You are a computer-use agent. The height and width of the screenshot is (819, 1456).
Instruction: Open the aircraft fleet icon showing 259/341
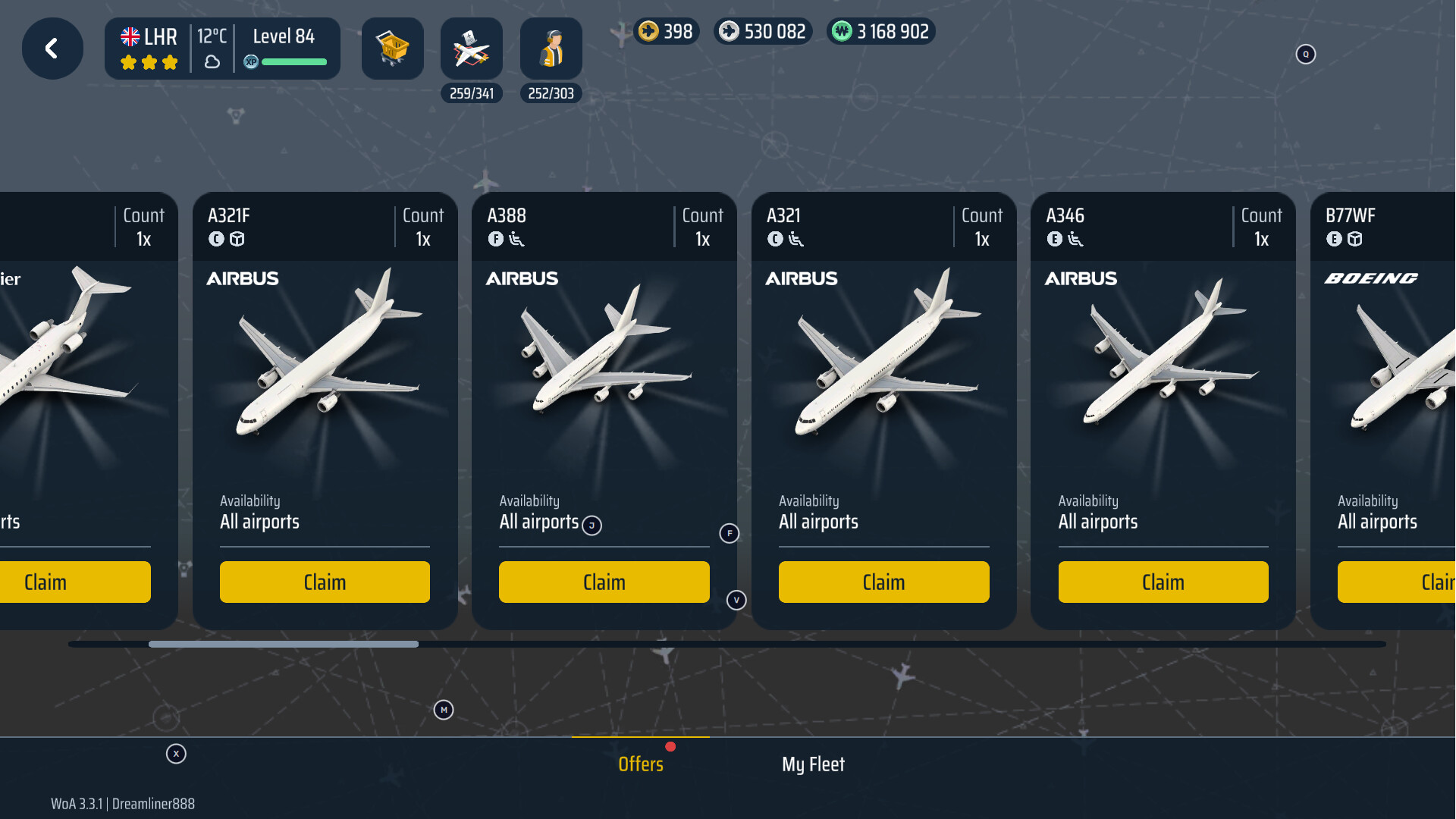coord(471,49)
